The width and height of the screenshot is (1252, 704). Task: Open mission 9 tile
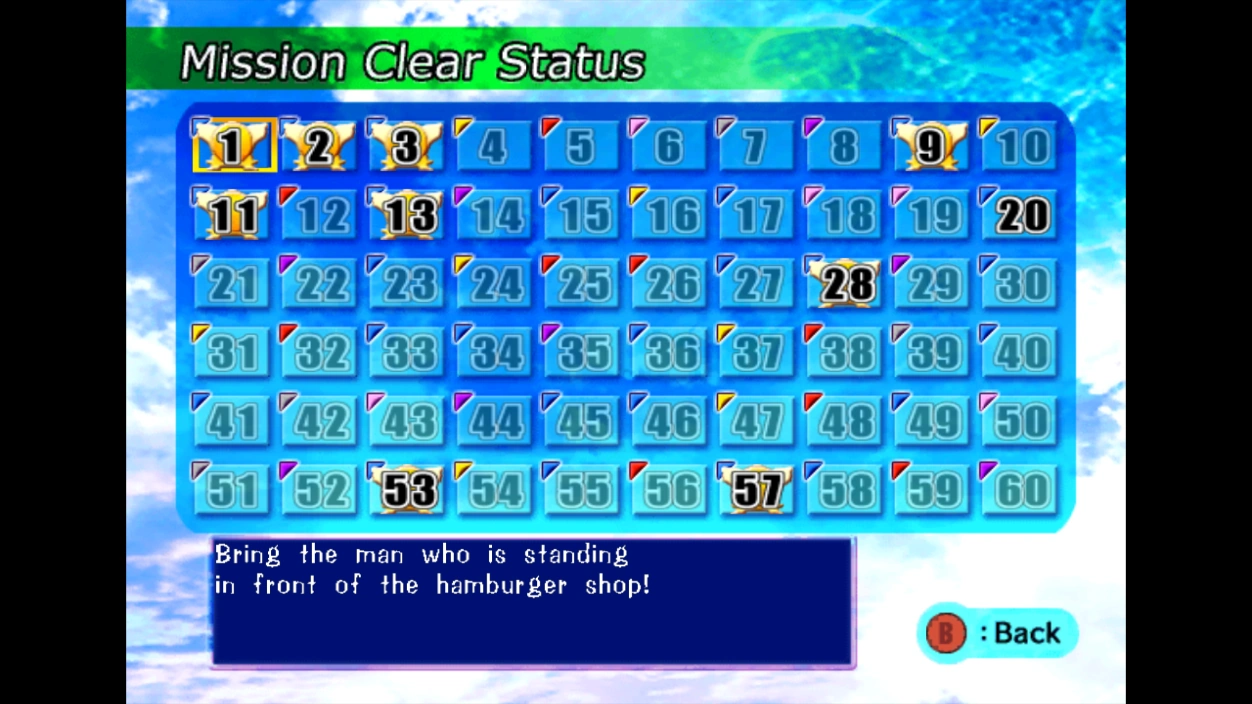pos(930,147)
